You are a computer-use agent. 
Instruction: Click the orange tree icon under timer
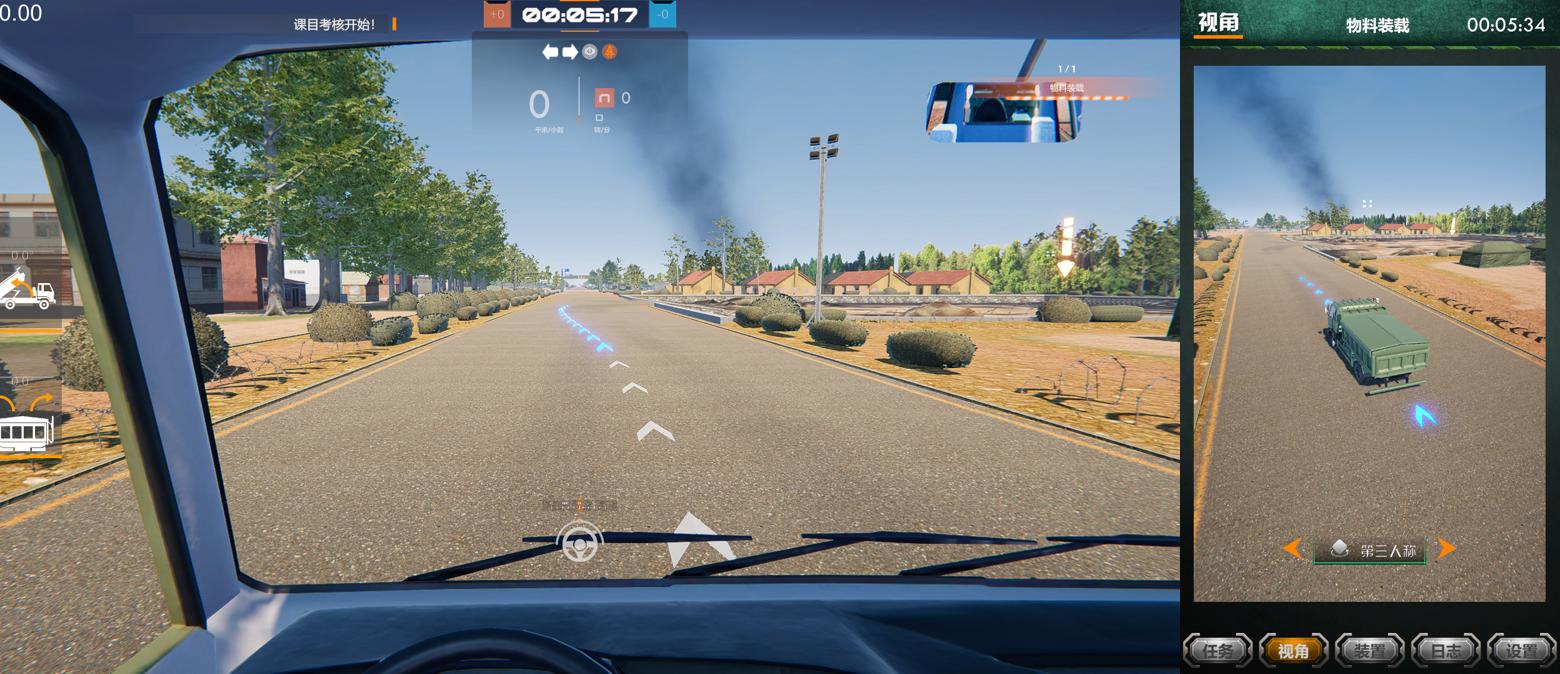[x=609, y=52]
